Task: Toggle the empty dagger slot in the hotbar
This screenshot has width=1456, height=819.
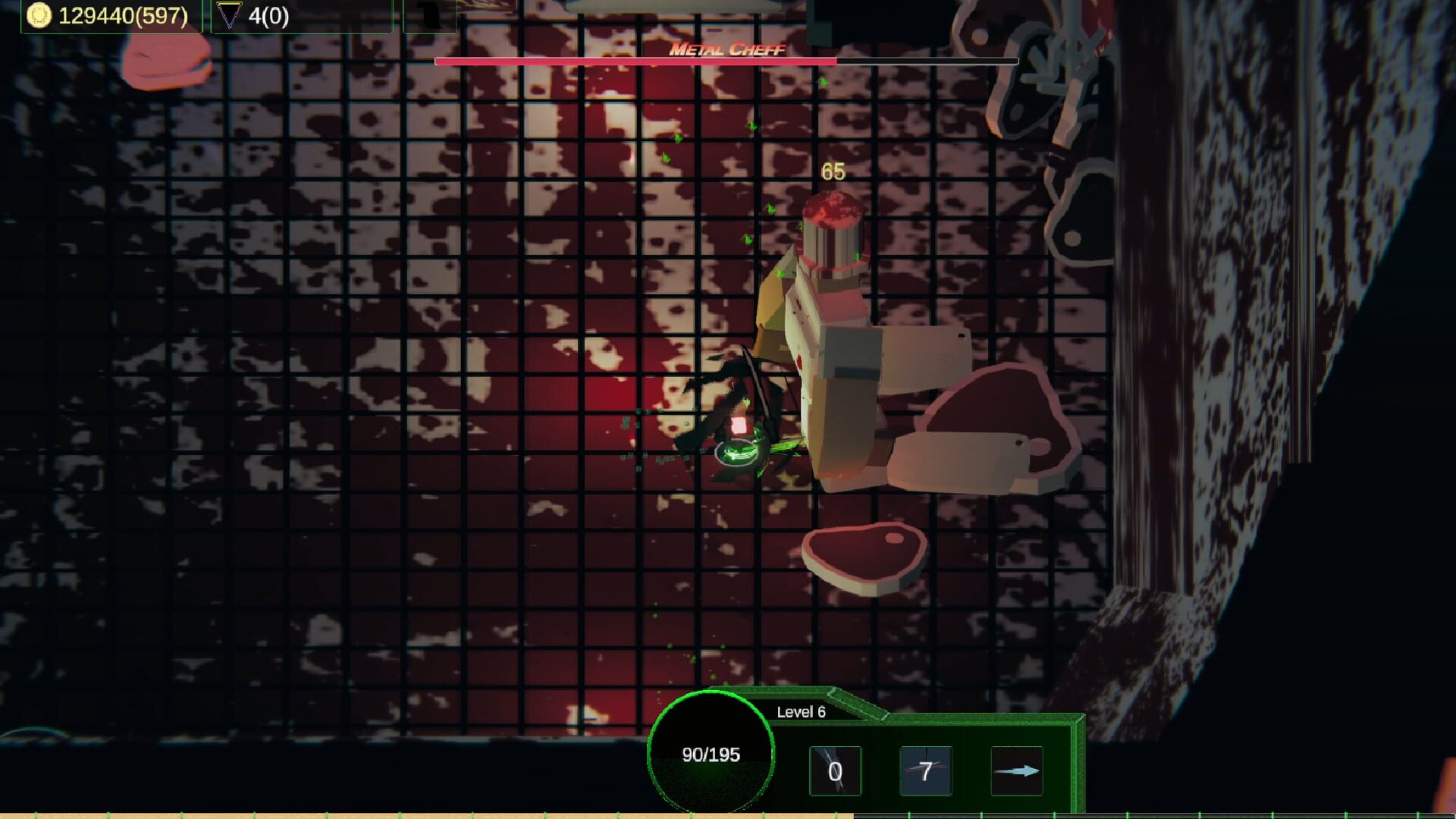Action: (x=835, y=770)
